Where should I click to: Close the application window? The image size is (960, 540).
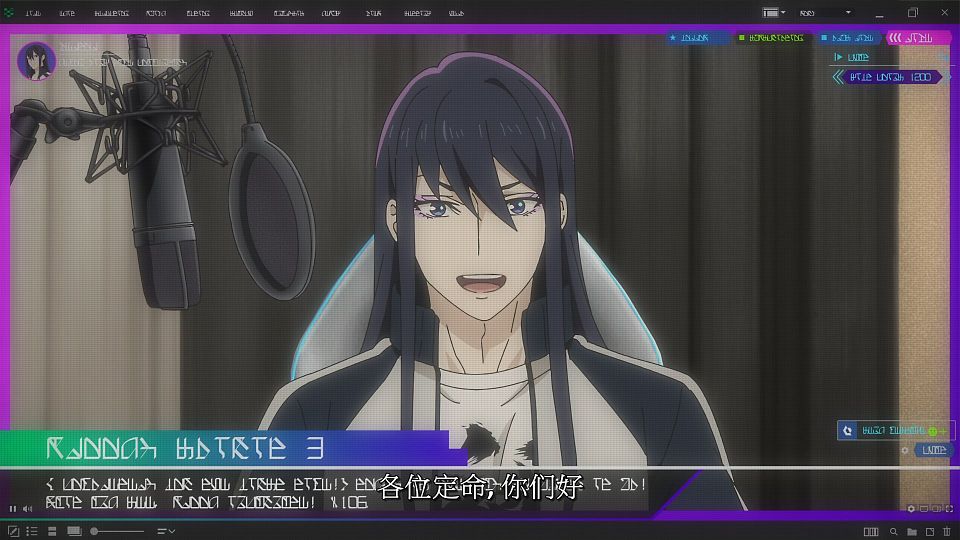tap(944, 13)
